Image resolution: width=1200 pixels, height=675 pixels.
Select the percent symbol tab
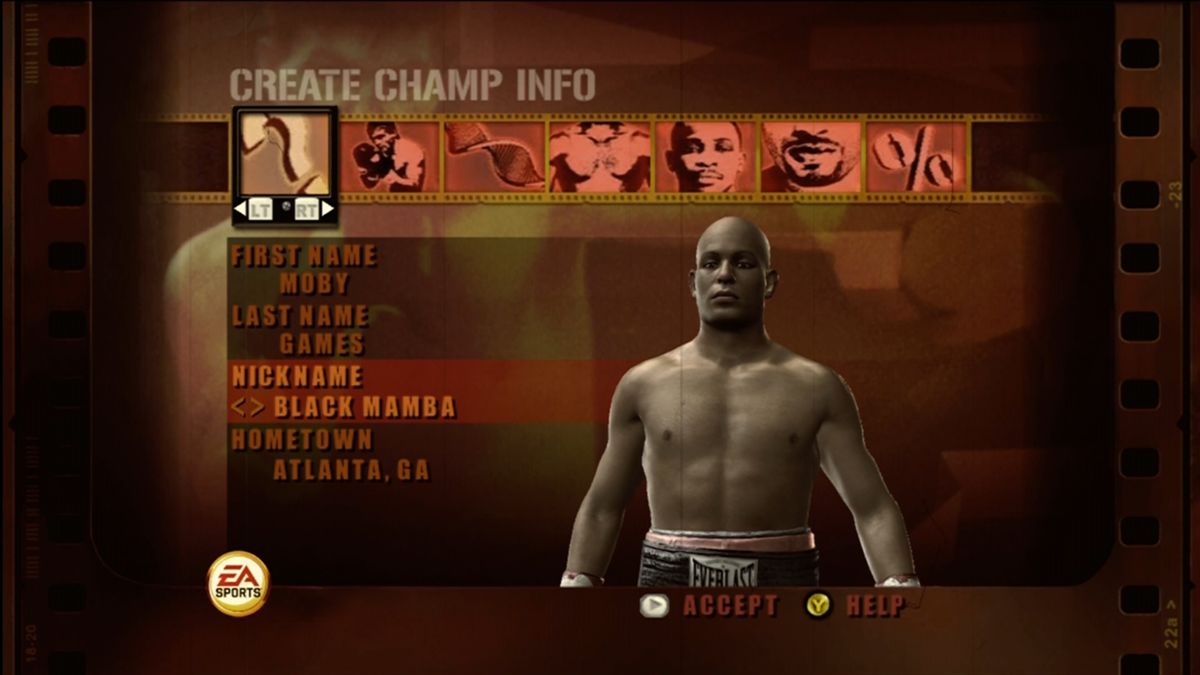point(916,157)
